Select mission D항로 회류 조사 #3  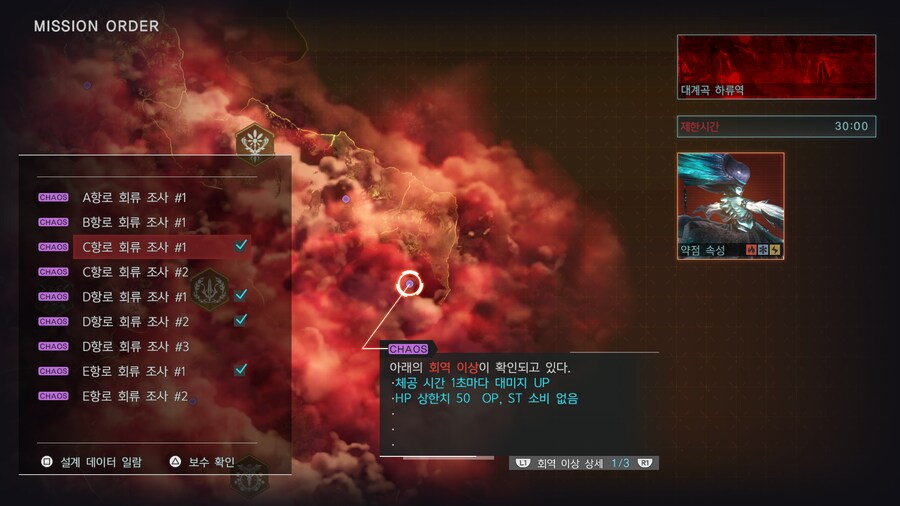click(134, 347)
